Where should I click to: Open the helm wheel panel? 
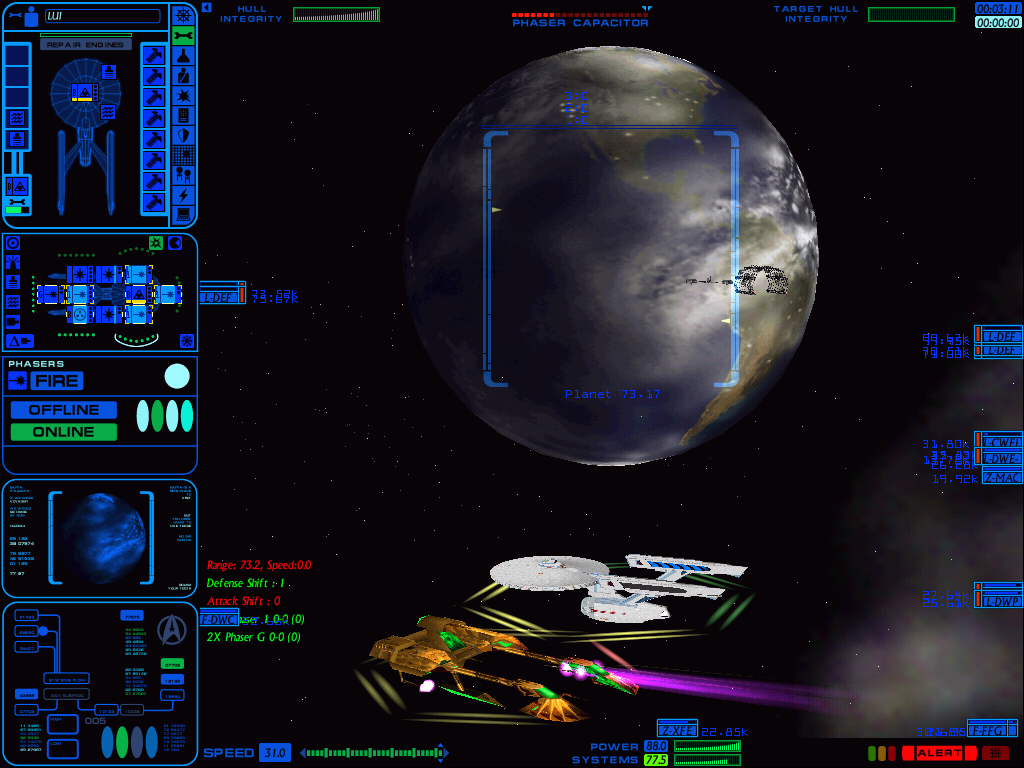click(183, 15)
